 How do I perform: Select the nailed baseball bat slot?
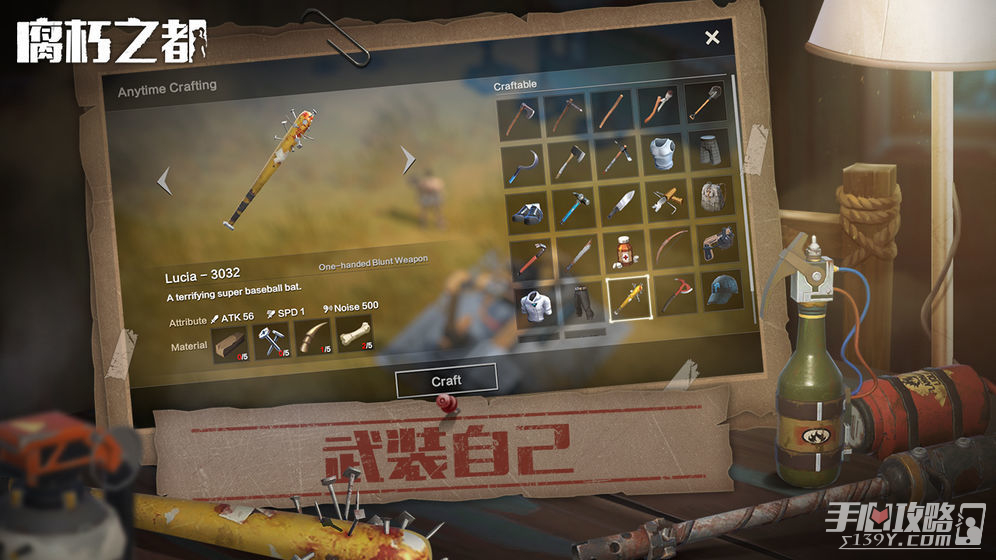point(630,297)
